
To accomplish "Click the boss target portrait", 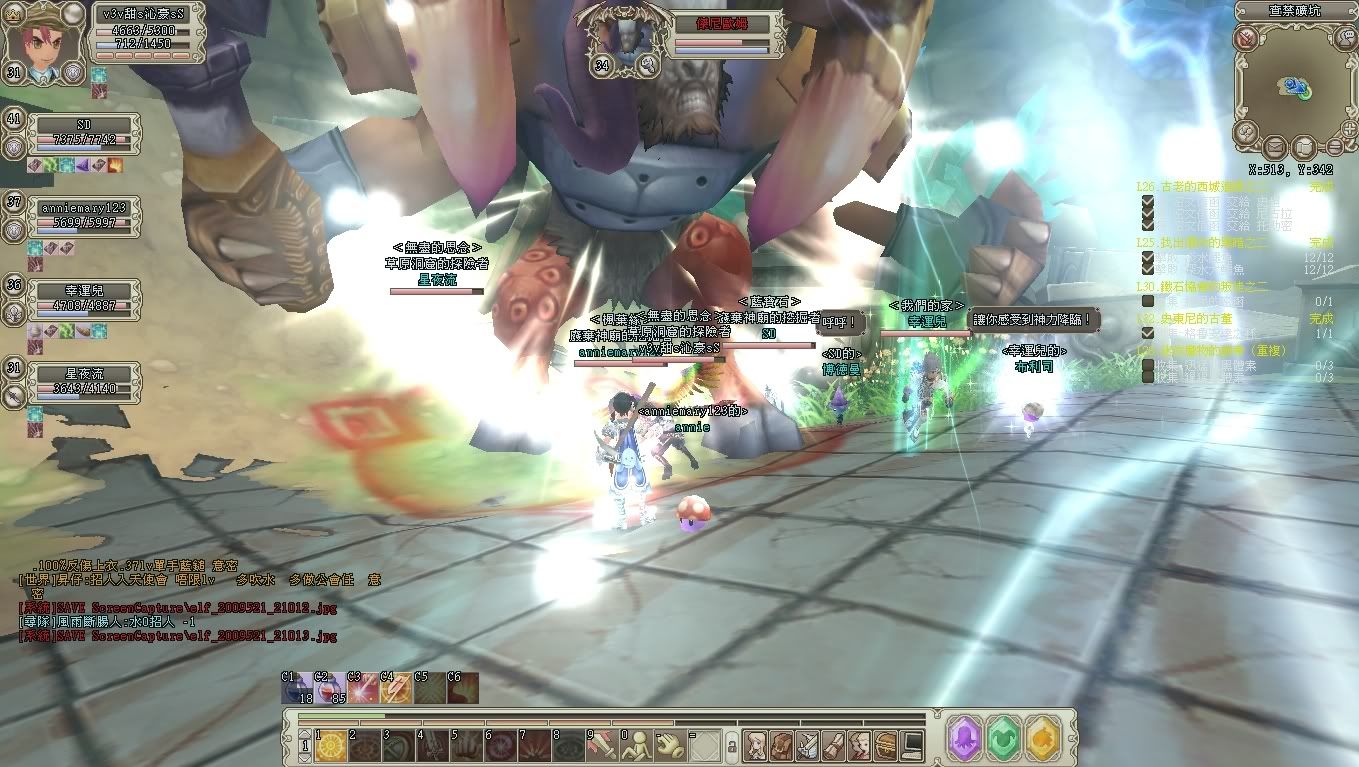I will (619, 38).
